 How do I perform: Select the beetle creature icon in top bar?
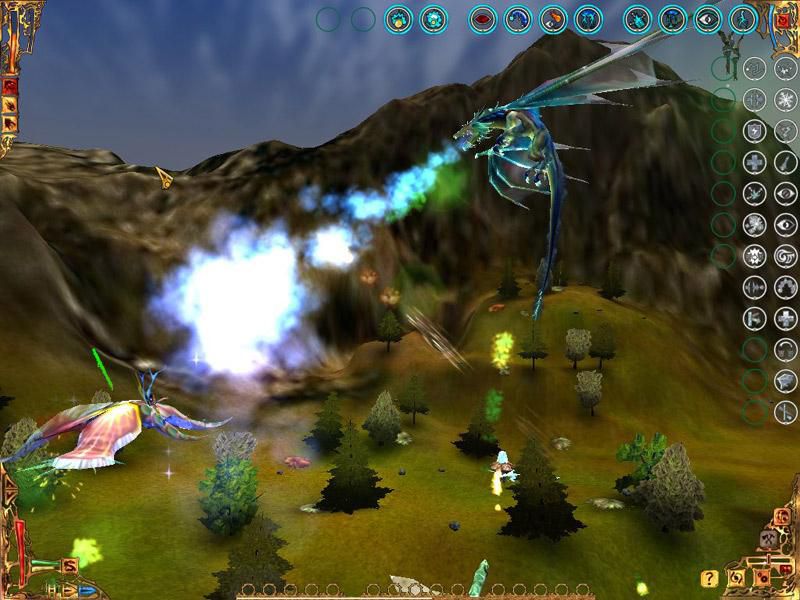coord(638,19)
